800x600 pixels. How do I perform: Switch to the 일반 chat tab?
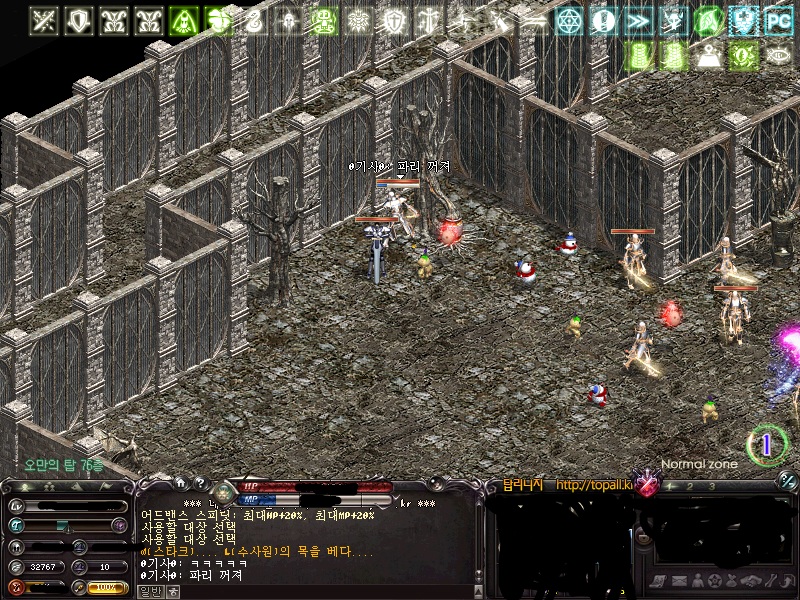149,591
